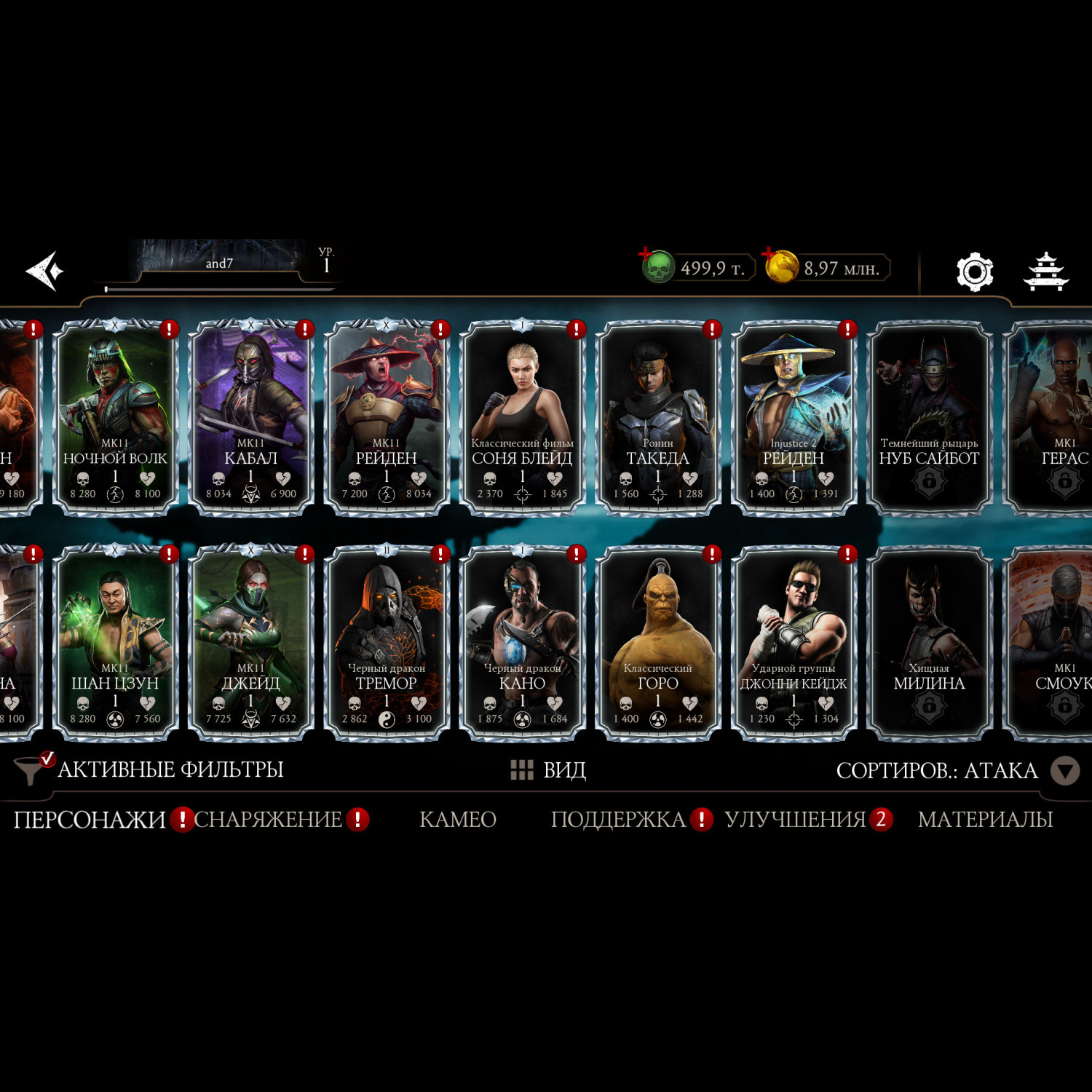1092x1092 pixels.
Task: Add coins via gold coin currency
Action: [780, 266]
